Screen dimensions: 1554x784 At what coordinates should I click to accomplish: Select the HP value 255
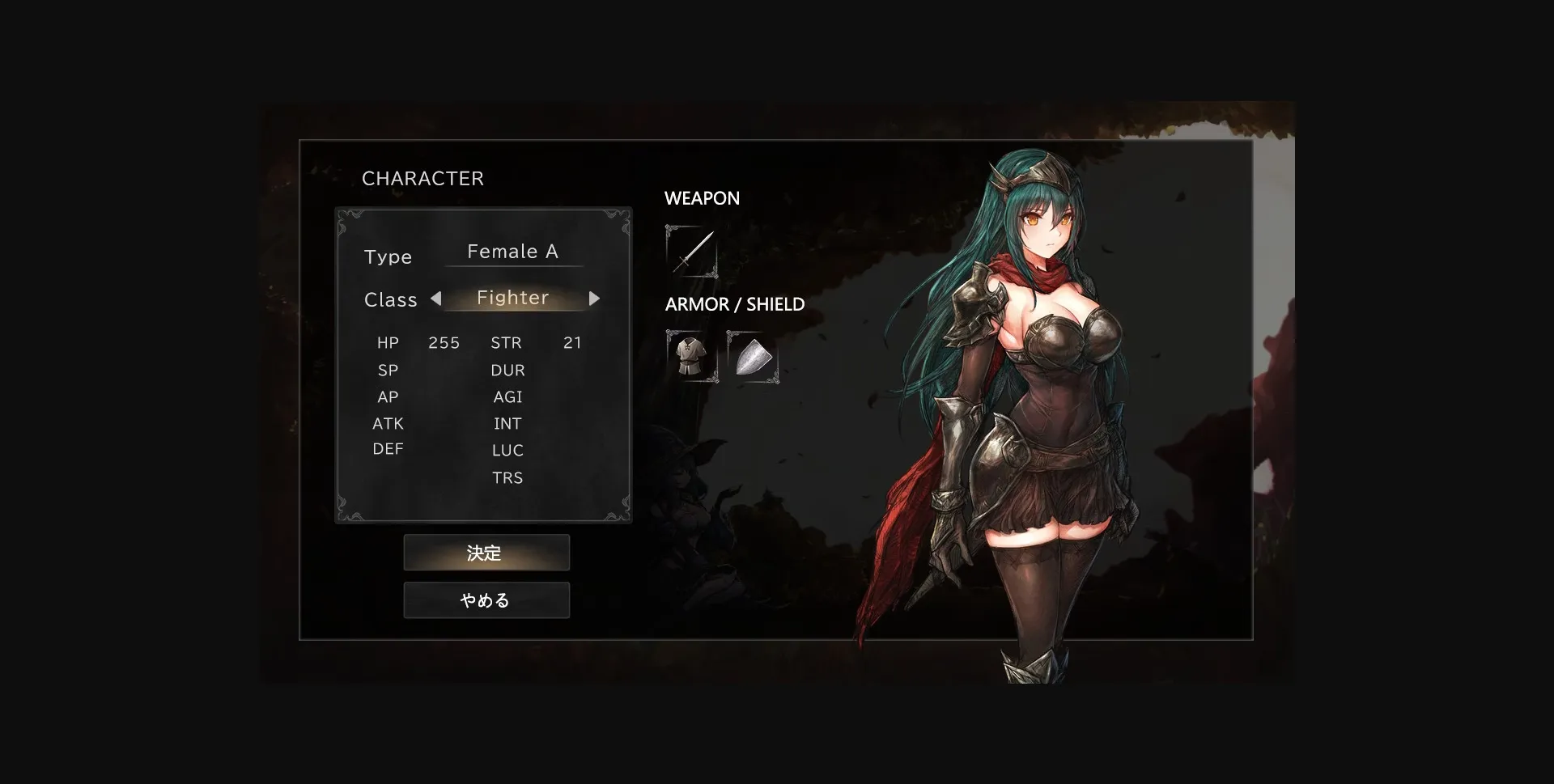click(x=444, y=342)
